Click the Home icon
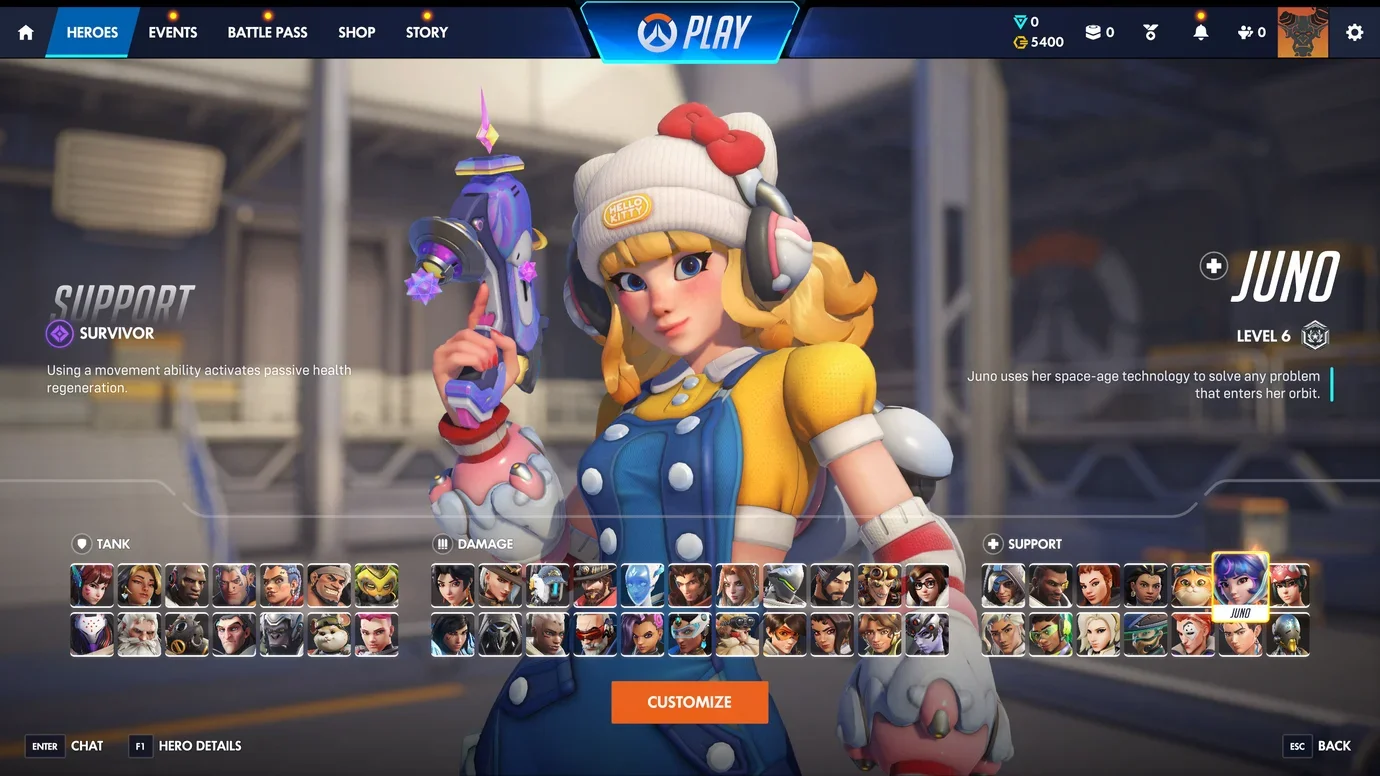Screen dimensions: 1380x776 point(24,31)
